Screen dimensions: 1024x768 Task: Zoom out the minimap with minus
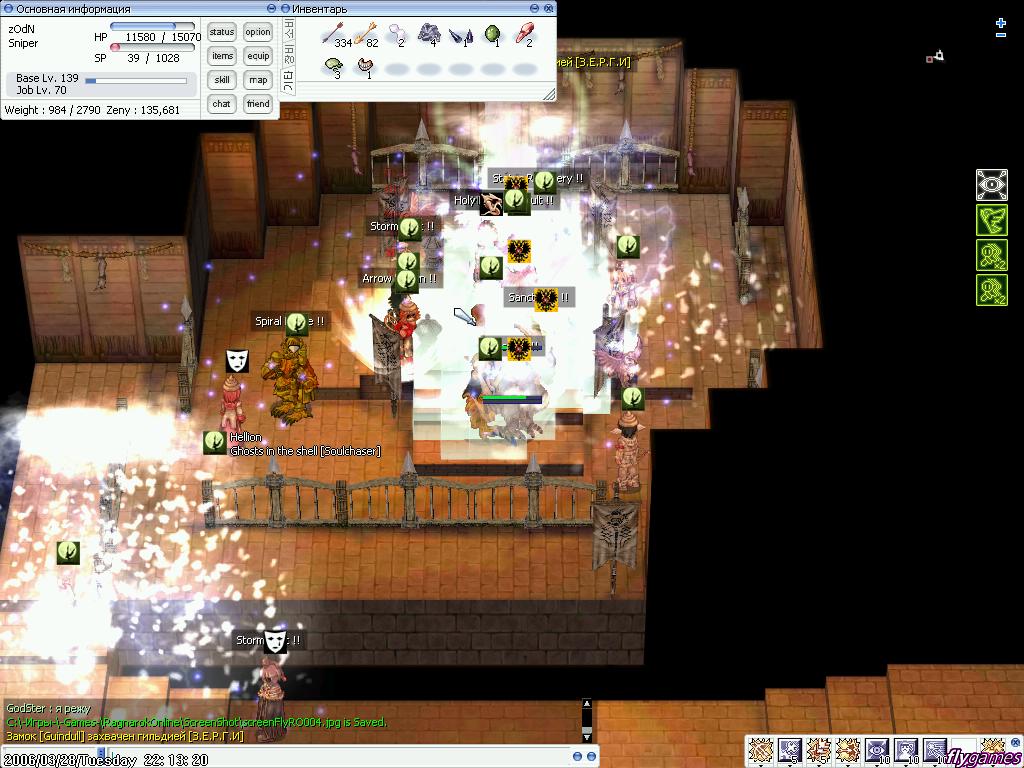click(x=1001, y=35)
